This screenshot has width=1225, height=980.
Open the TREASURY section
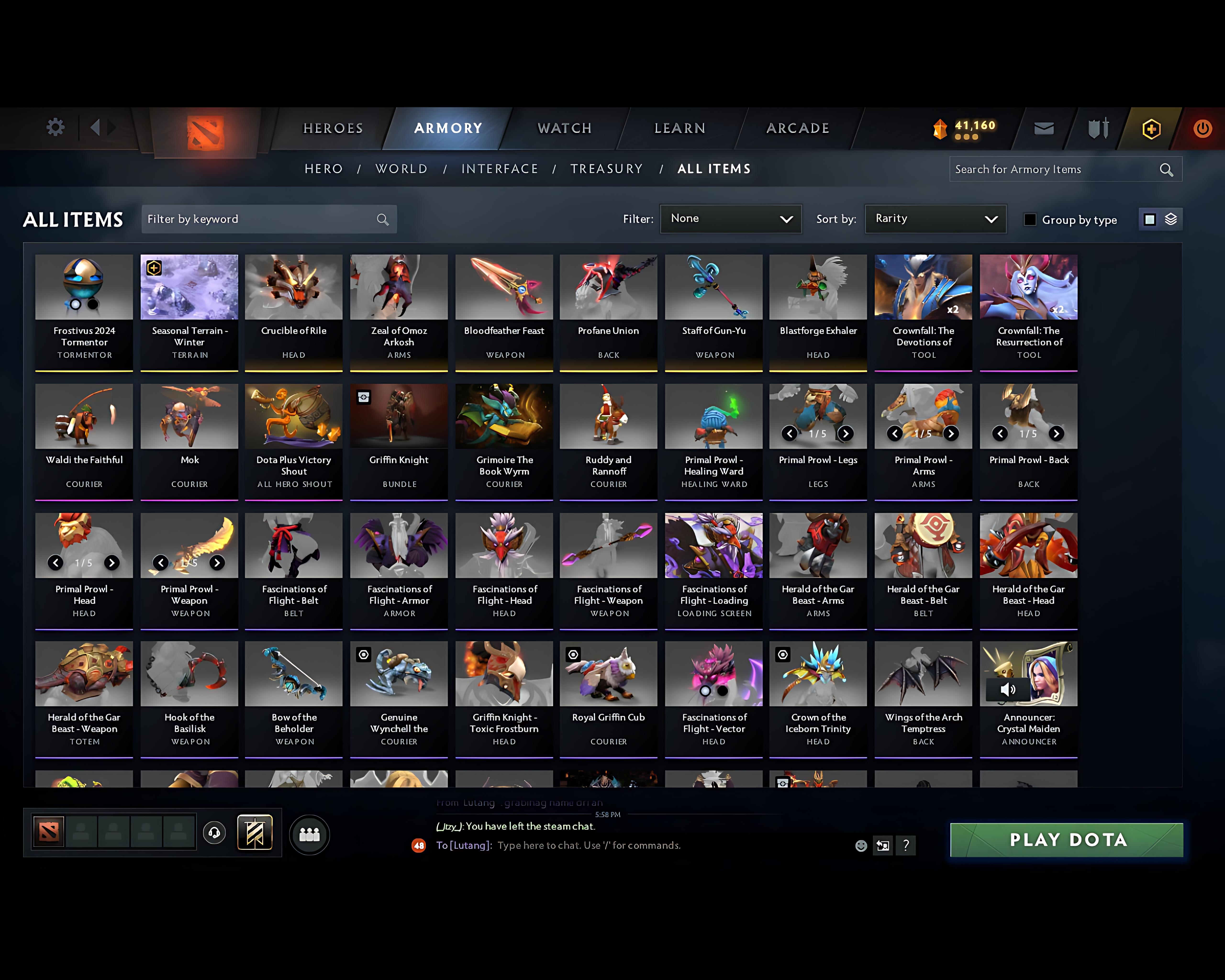point(606,169)
